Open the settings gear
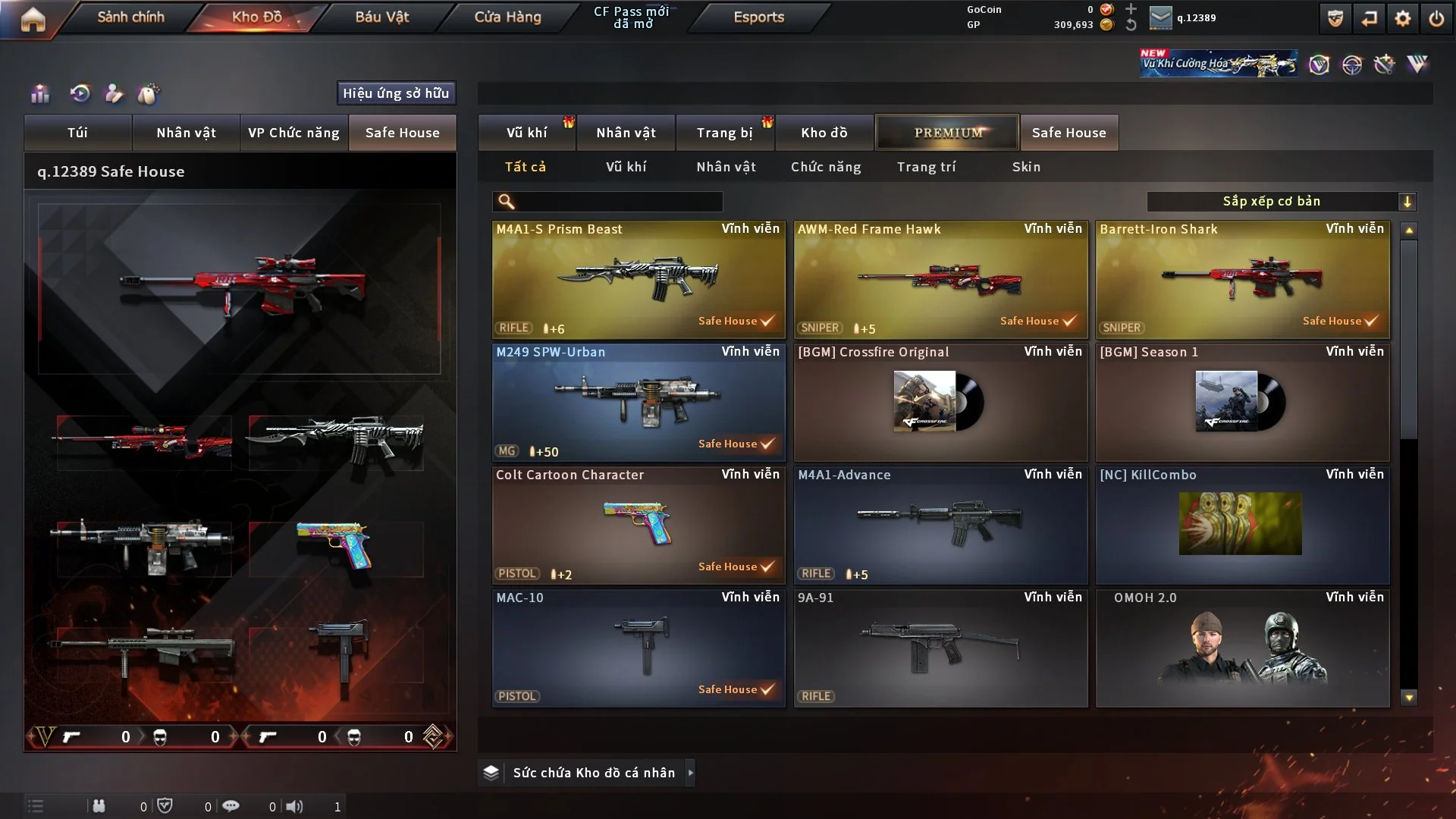 click(x=1403, y=18)
